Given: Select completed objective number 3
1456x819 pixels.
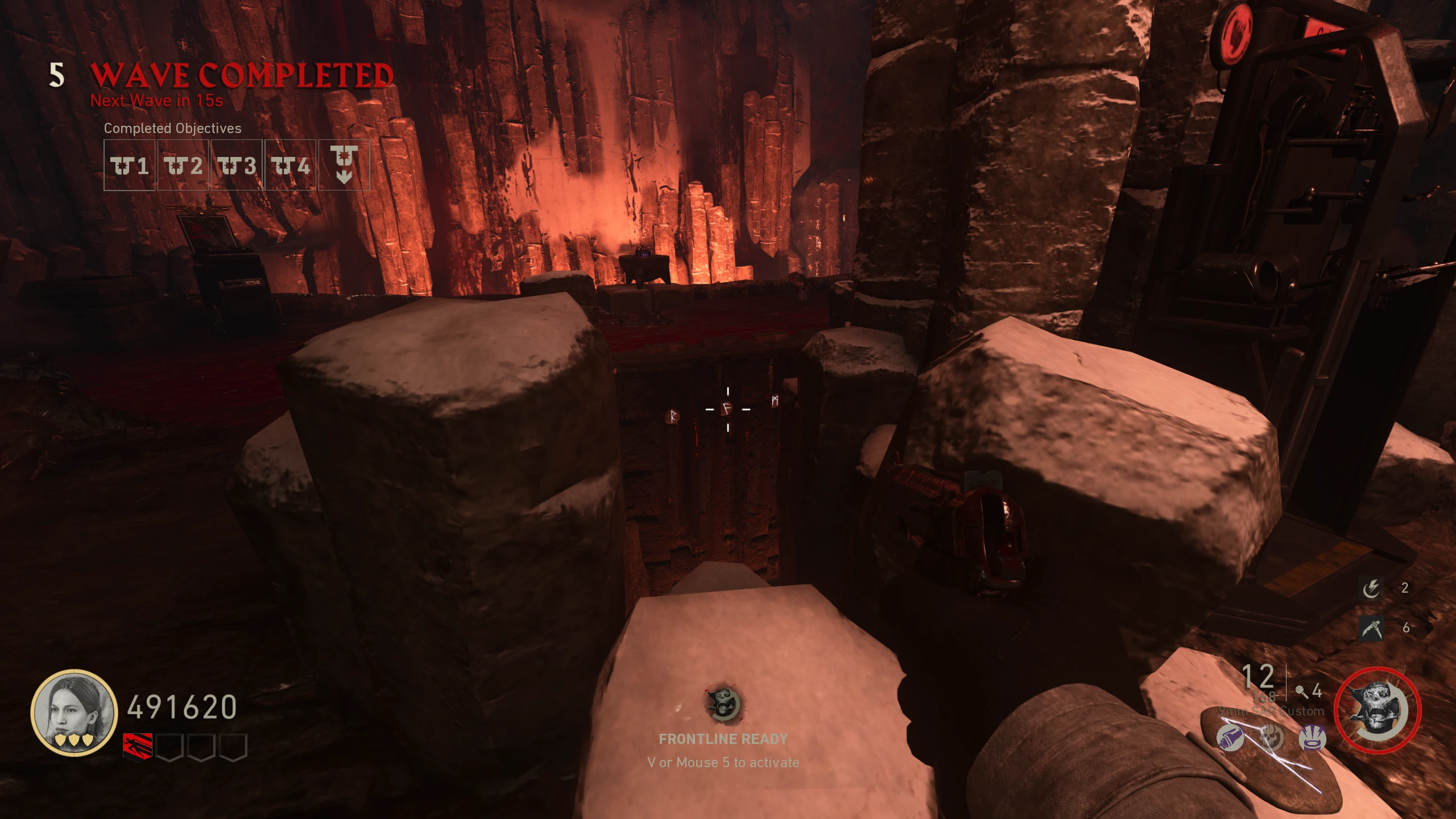Looking at the screenshot, I should point(237,166).
